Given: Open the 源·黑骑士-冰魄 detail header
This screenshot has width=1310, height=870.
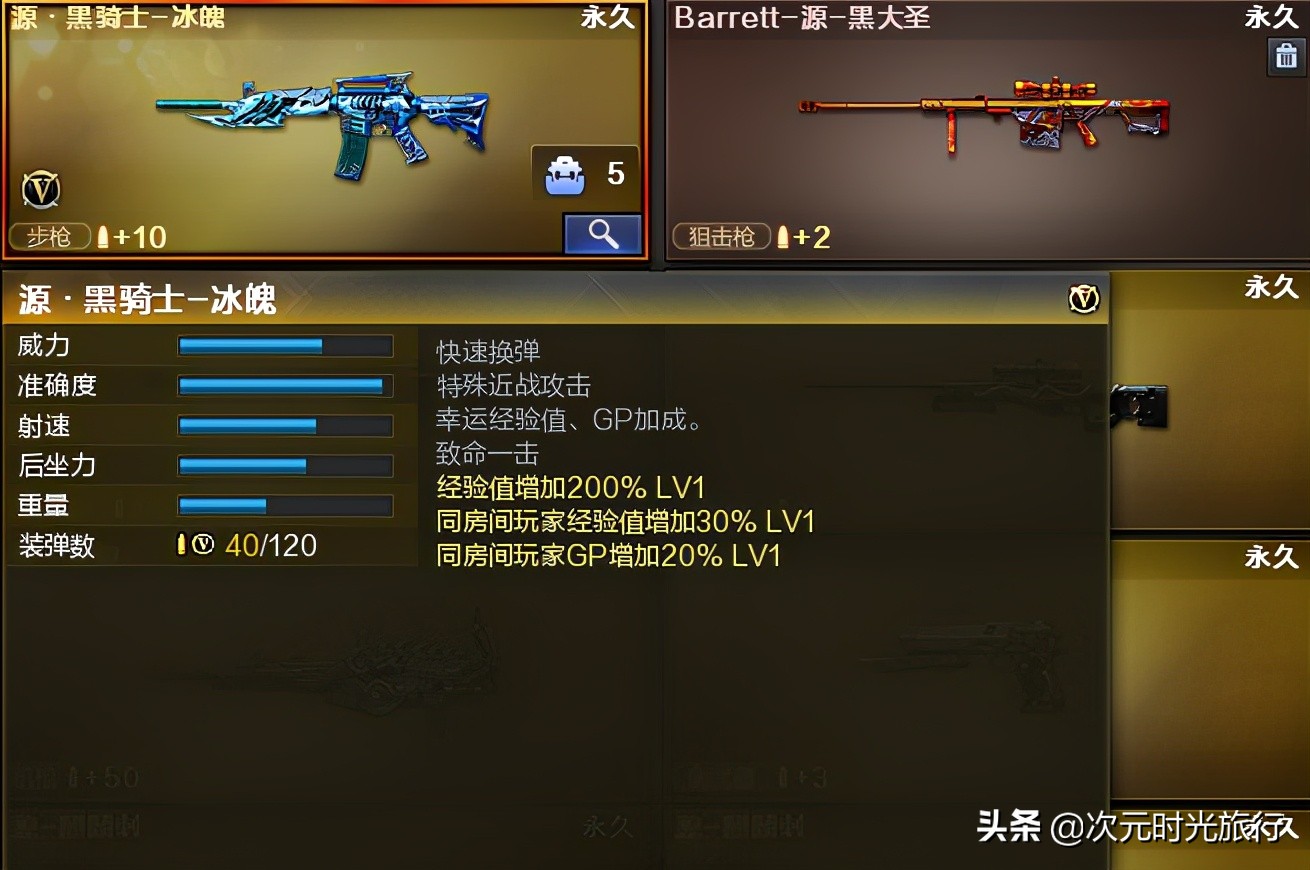Looking at the screenshot, I should pos(145,298).
